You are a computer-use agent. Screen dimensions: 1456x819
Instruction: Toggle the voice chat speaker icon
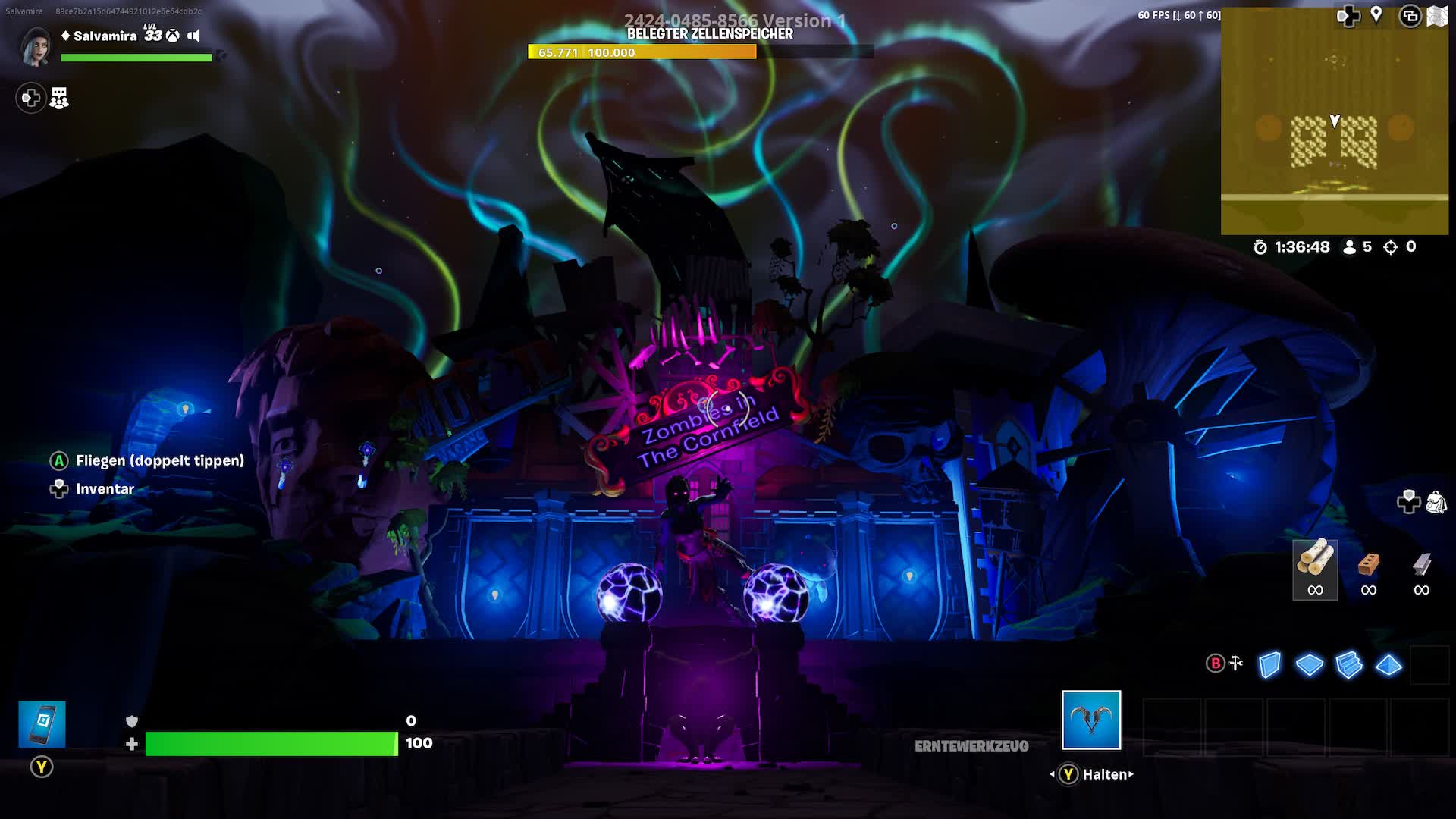(x=194, y=36)
